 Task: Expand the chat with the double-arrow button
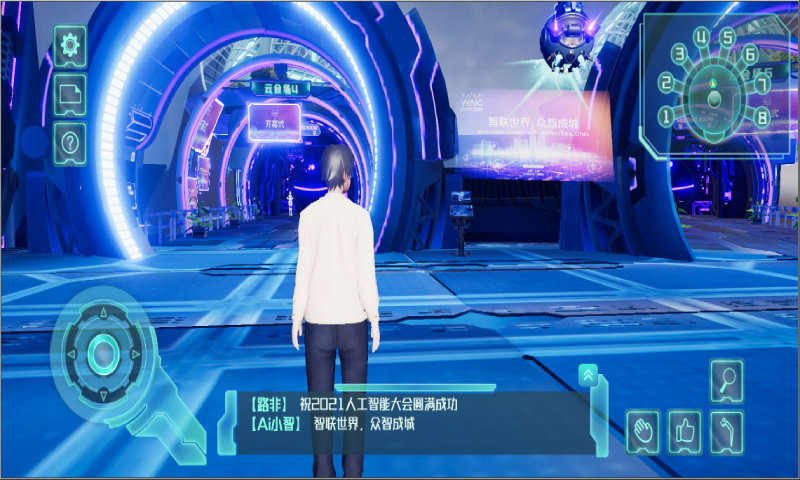pos(589,375)
